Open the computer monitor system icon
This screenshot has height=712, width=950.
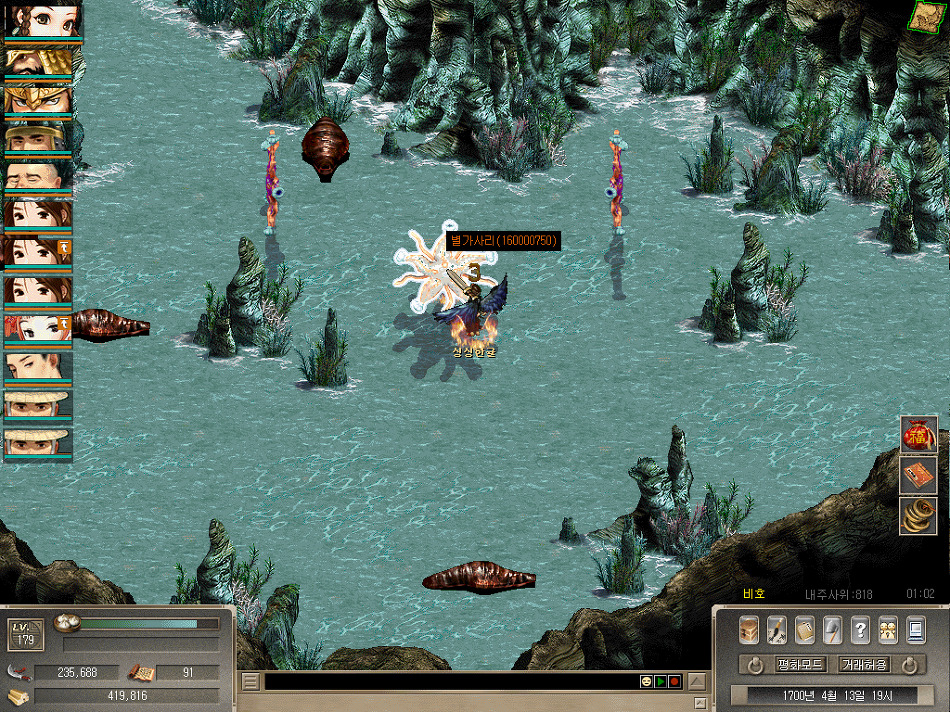click(x=915, y=630)
